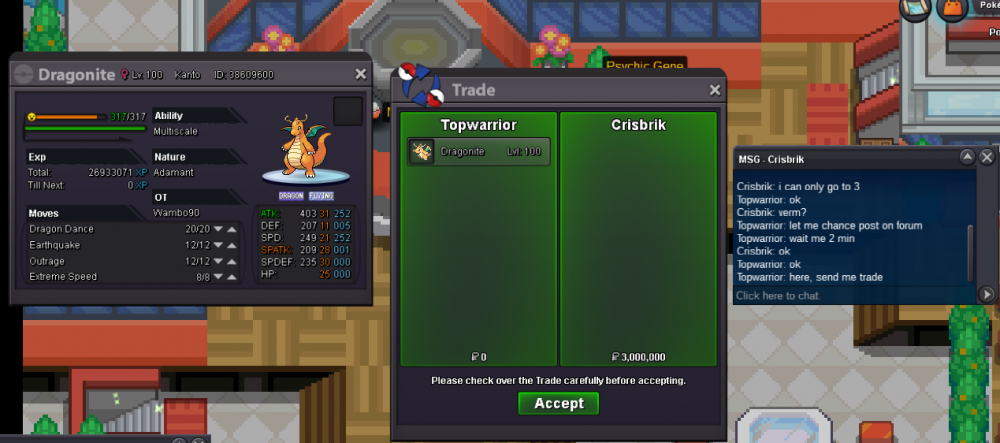
Task: Accept the trade with Crisbrik
Action: click(x=558, y=403)
